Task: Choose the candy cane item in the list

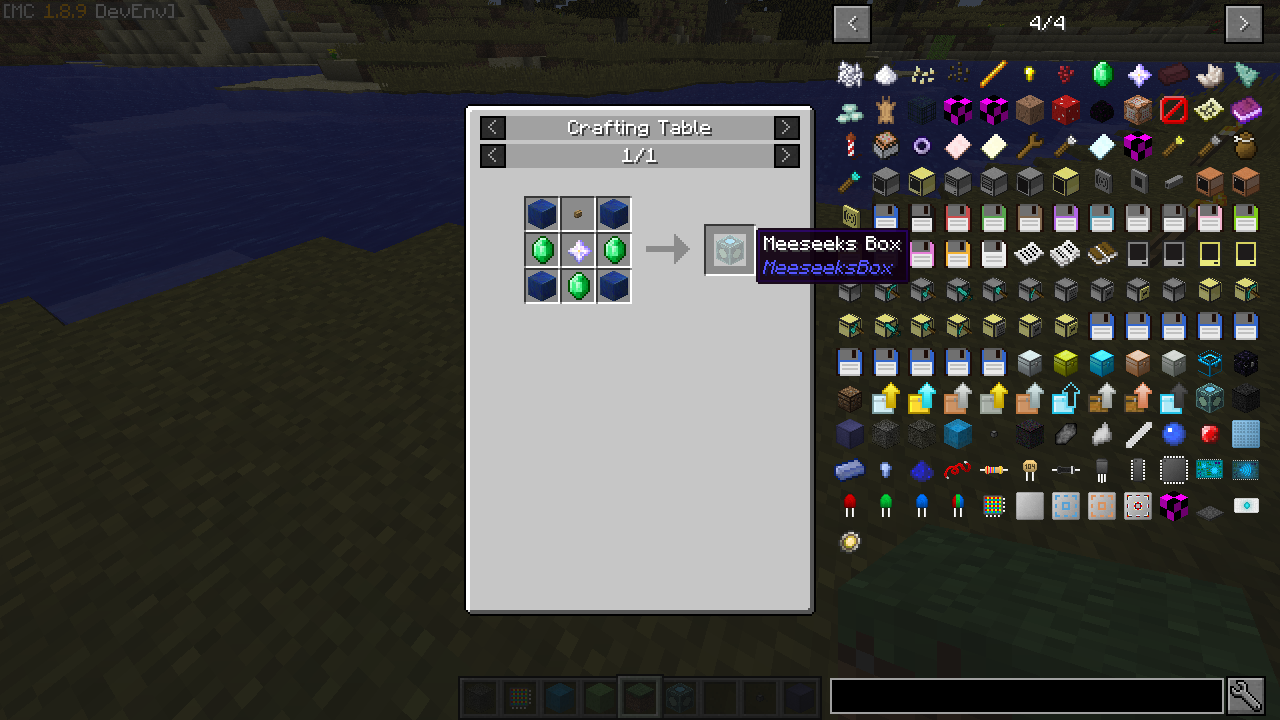Action: click(x=850, y=146)
